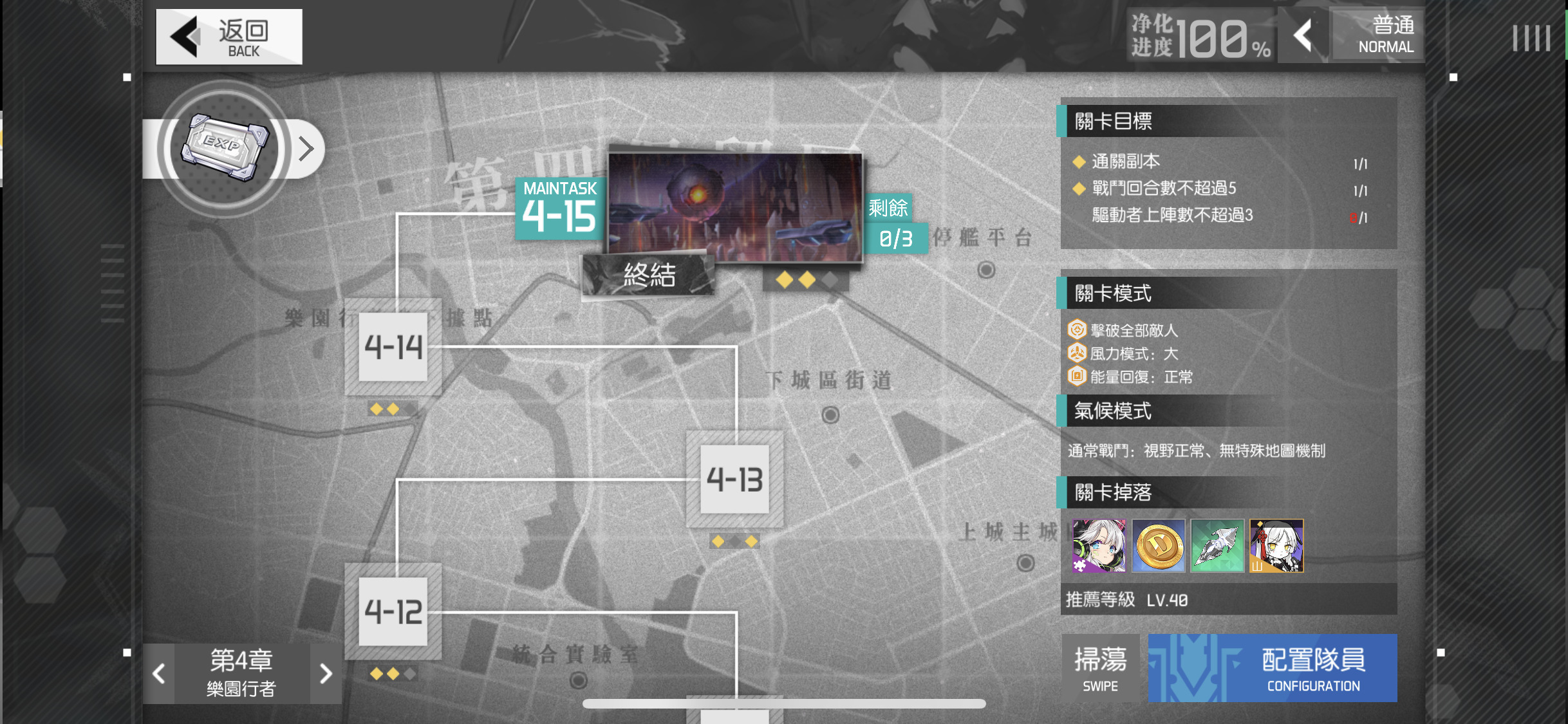This screenshot has width=1568, height=724.
Task: Open NORMAL difficulty selector via left chevron
Action: [1304, 37]
